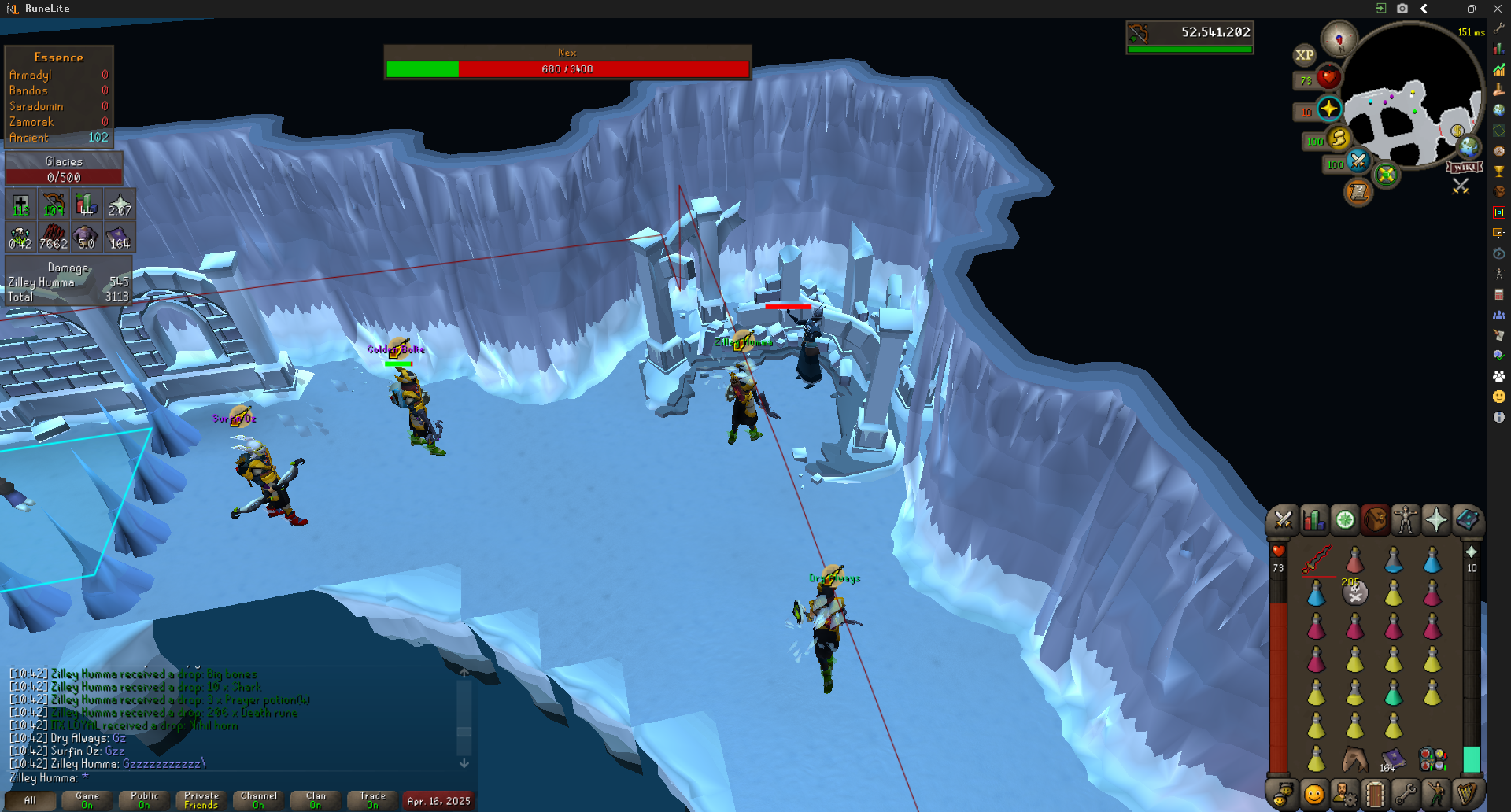Switch to the Skills tab
This screenshot has height=812, width=1511.
(x=1313, y=520)
